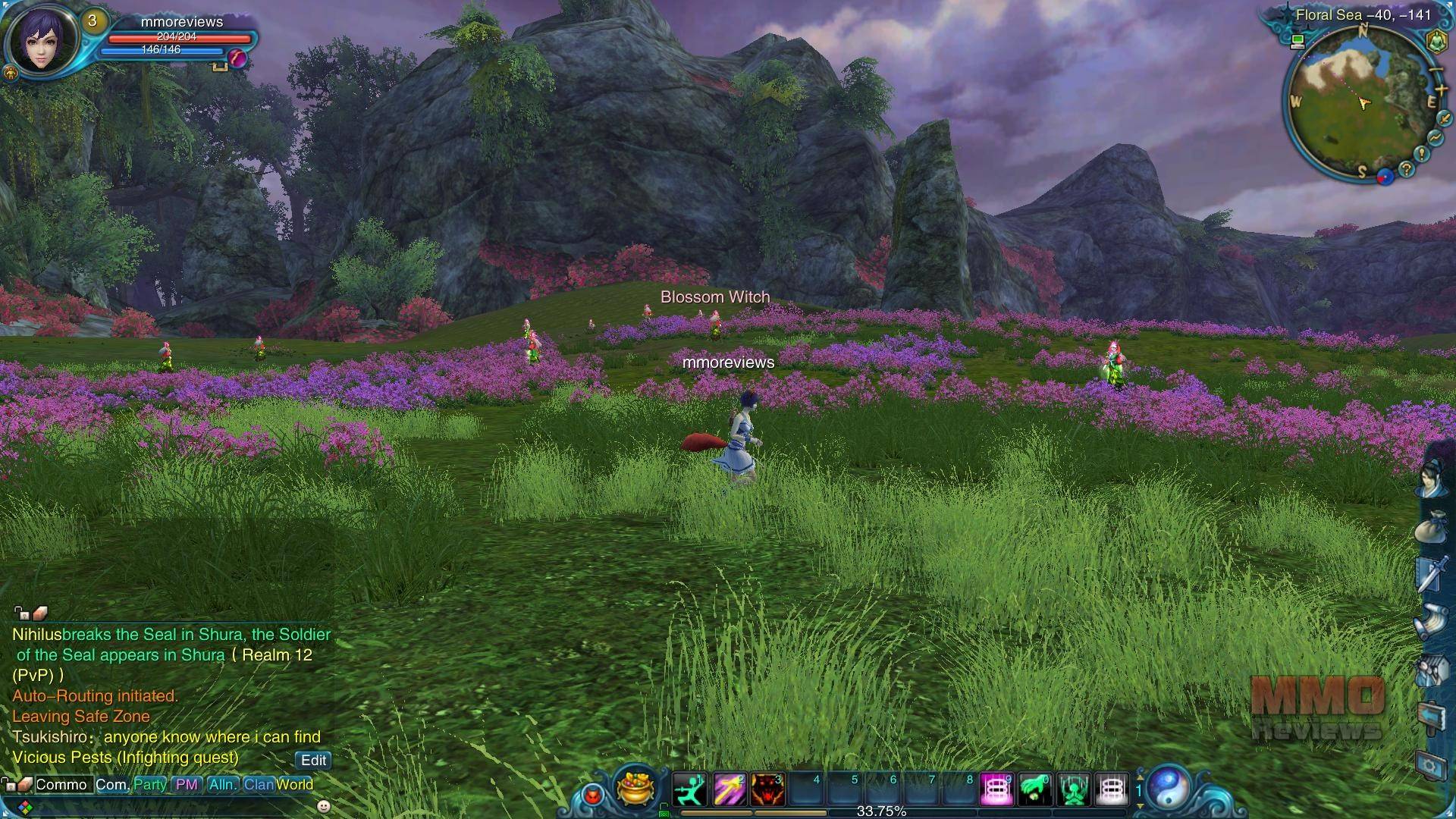Image resolution: width=1456 pixels, height=819 pixels.
Task: Activate the red beast face skill
Action: [767, 789]
